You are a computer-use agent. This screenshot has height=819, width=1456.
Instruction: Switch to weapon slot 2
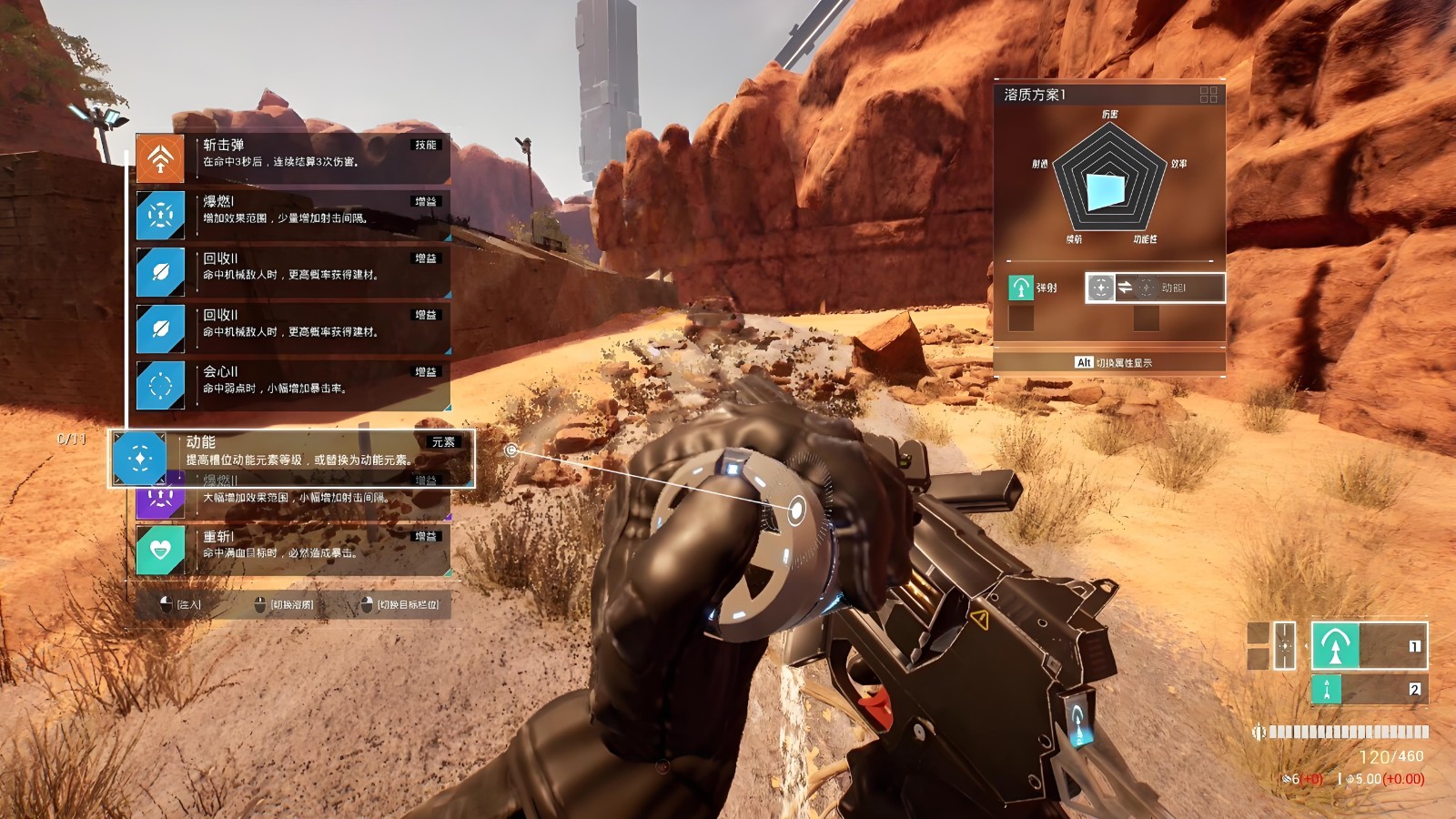tap(1369, 689)
